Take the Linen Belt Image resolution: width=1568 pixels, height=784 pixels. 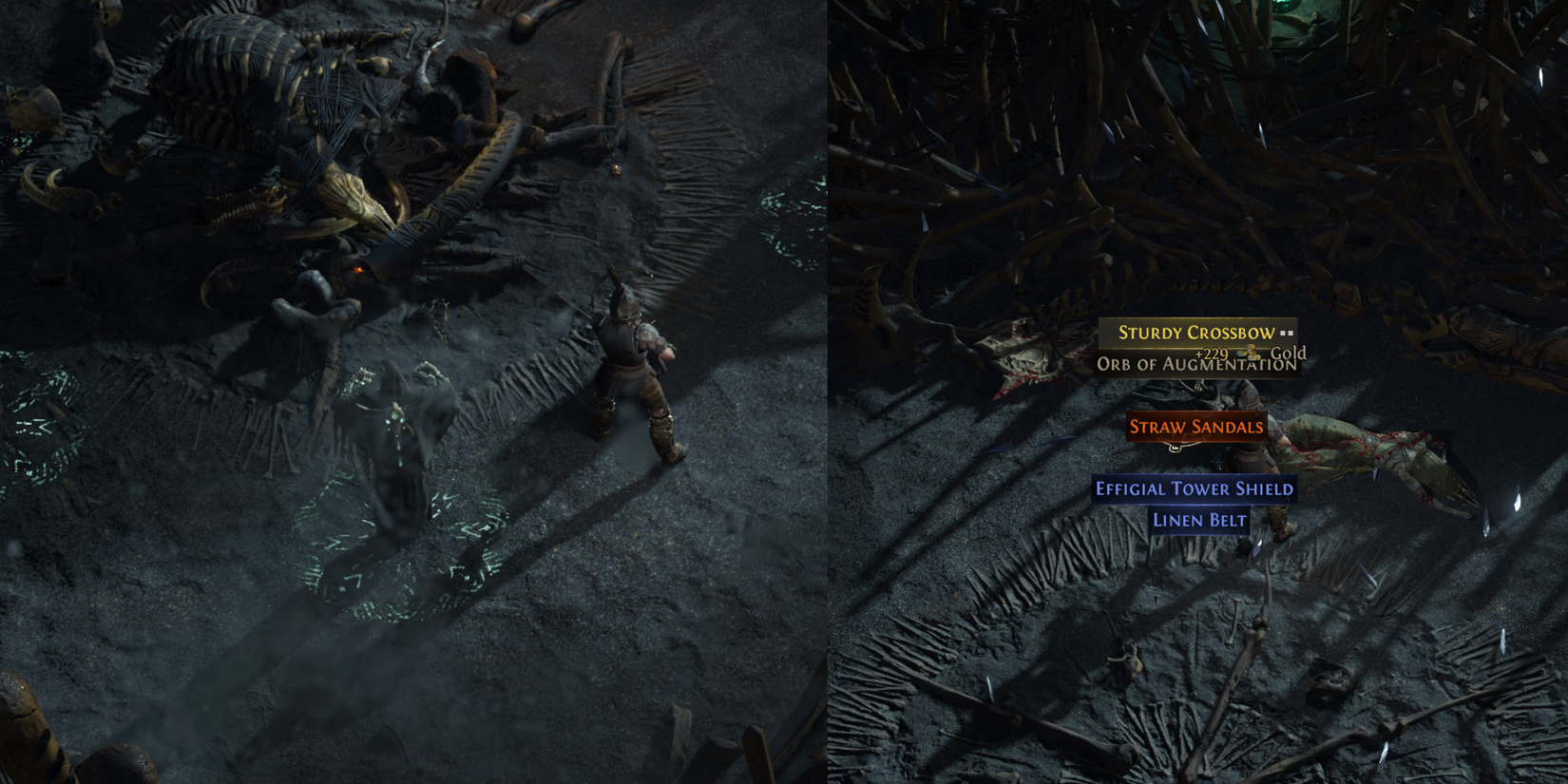[1199, 520]
